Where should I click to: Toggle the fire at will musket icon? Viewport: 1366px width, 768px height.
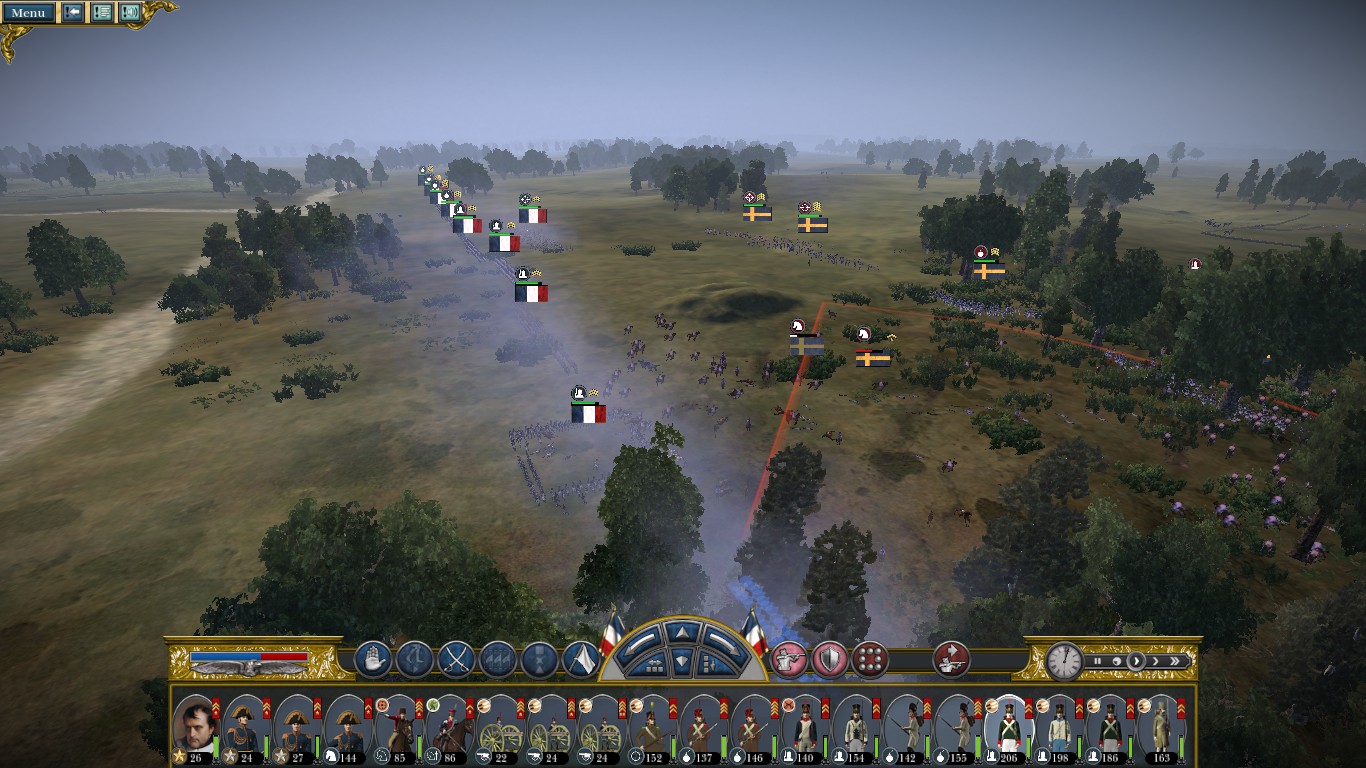[789, 659]
